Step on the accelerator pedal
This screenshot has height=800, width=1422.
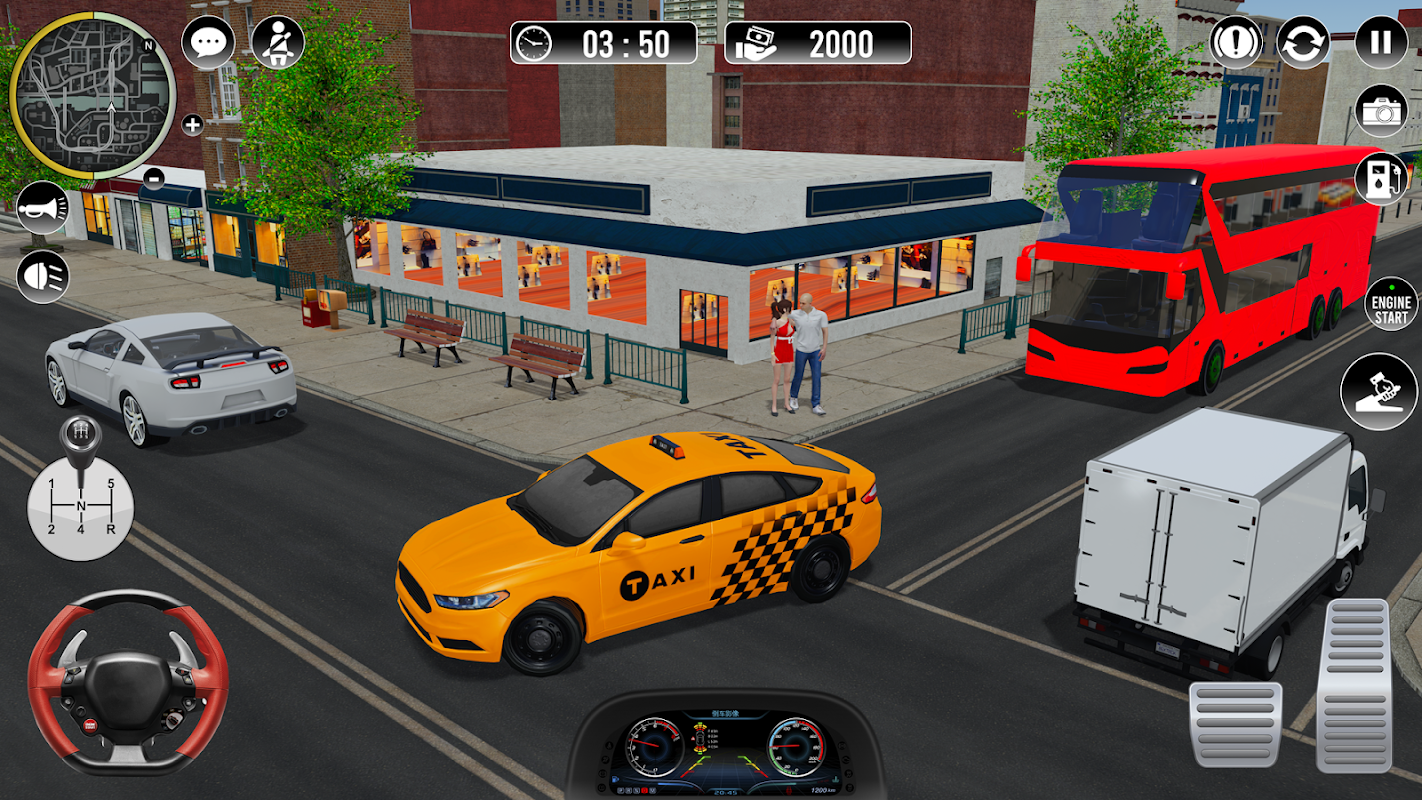(x=1353, y=685)
